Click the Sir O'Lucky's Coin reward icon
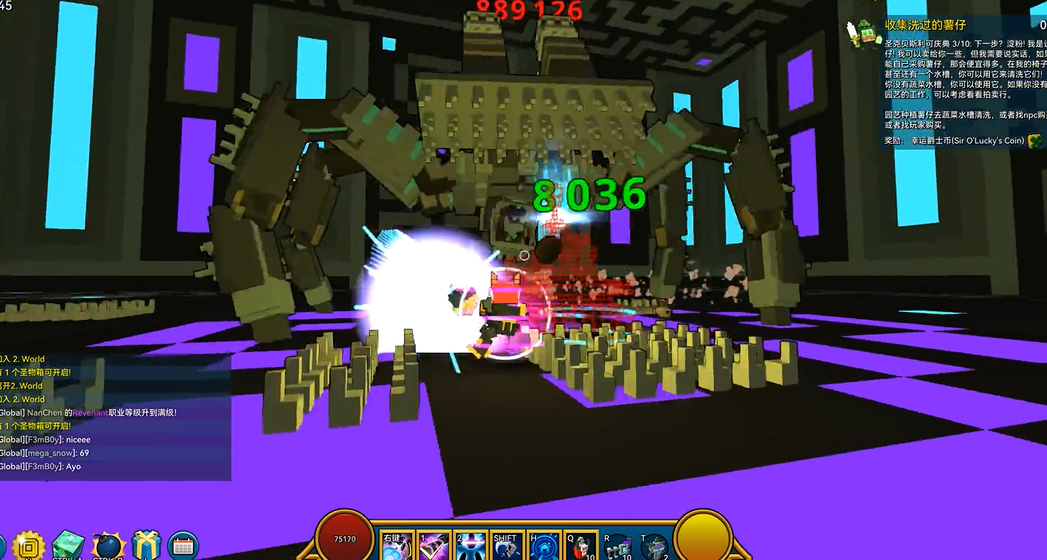Screen dimensions: 1047x560 point(1034,141)
